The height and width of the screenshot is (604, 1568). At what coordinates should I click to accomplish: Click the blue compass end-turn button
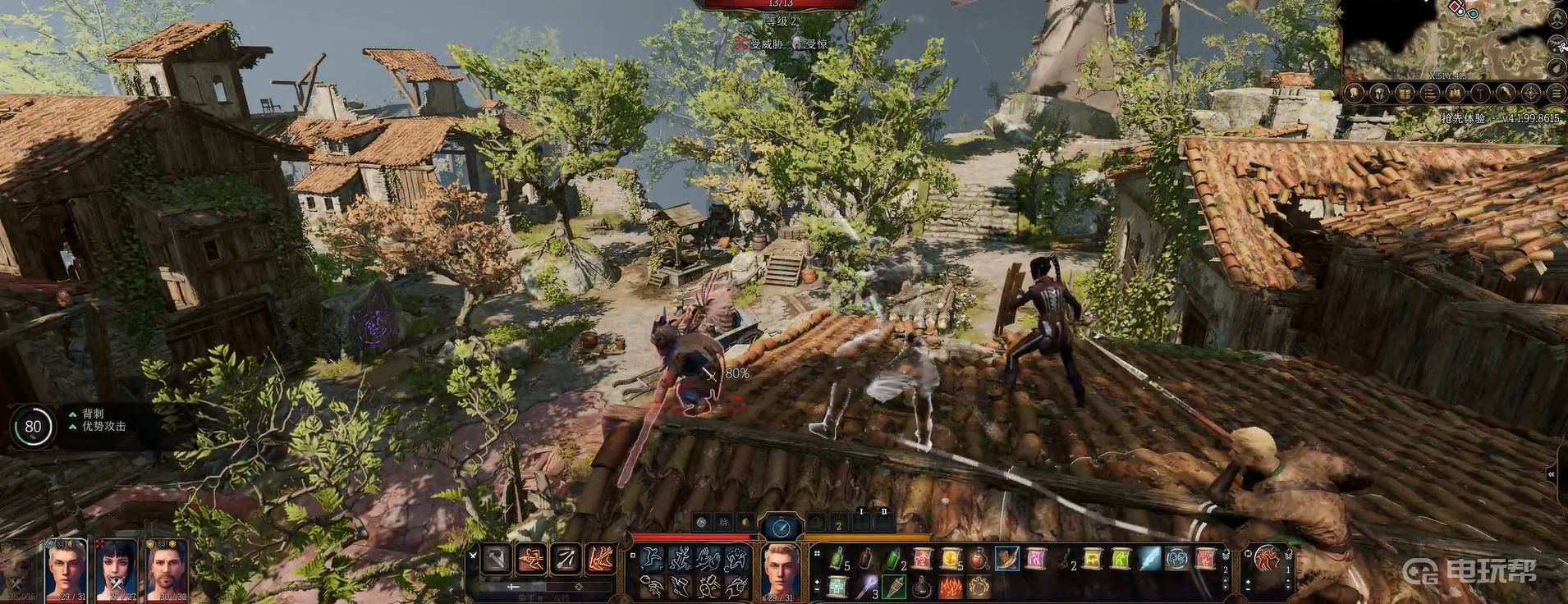point(780,527)
